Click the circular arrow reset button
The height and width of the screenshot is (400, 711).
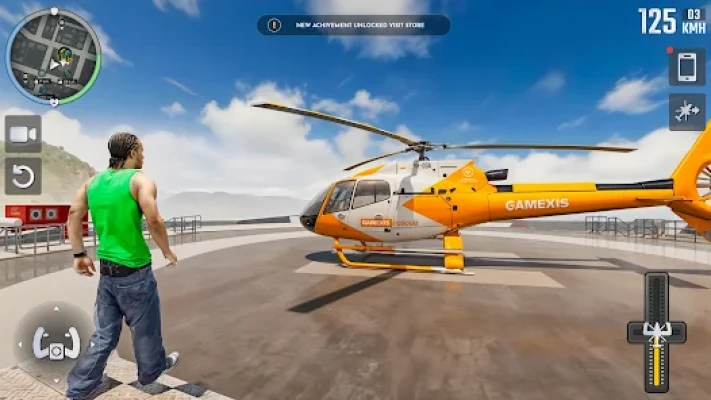(x=23, y=176)
